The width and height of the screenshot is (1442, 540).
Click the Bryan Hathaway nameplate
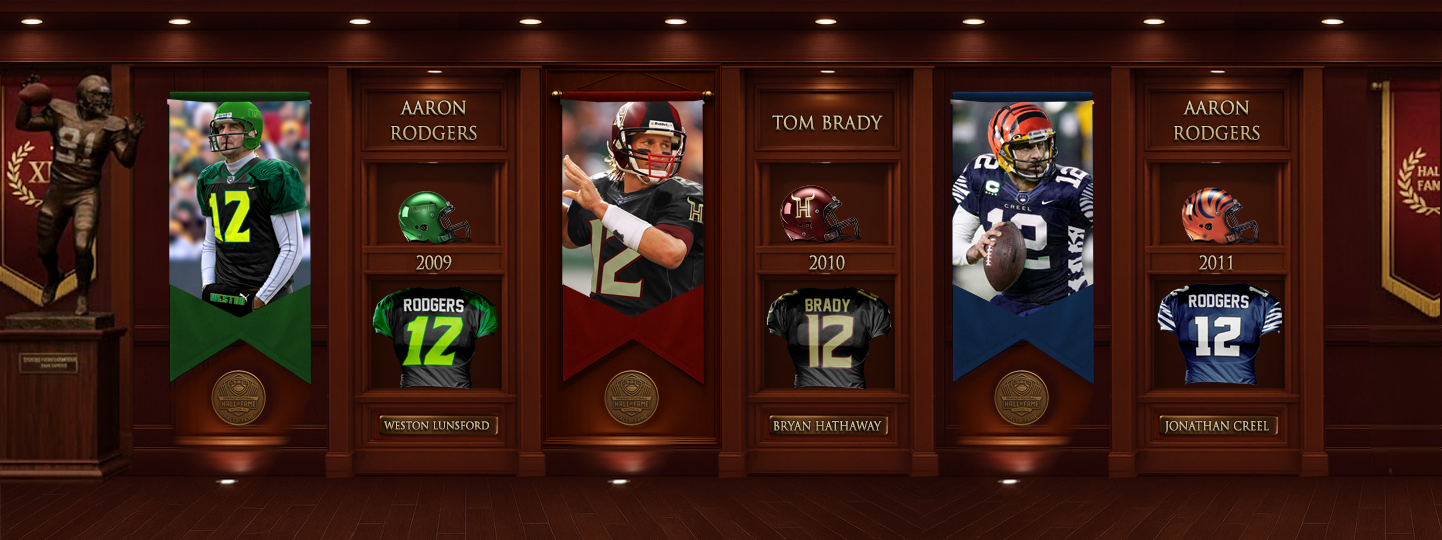(x=827, y=426)
